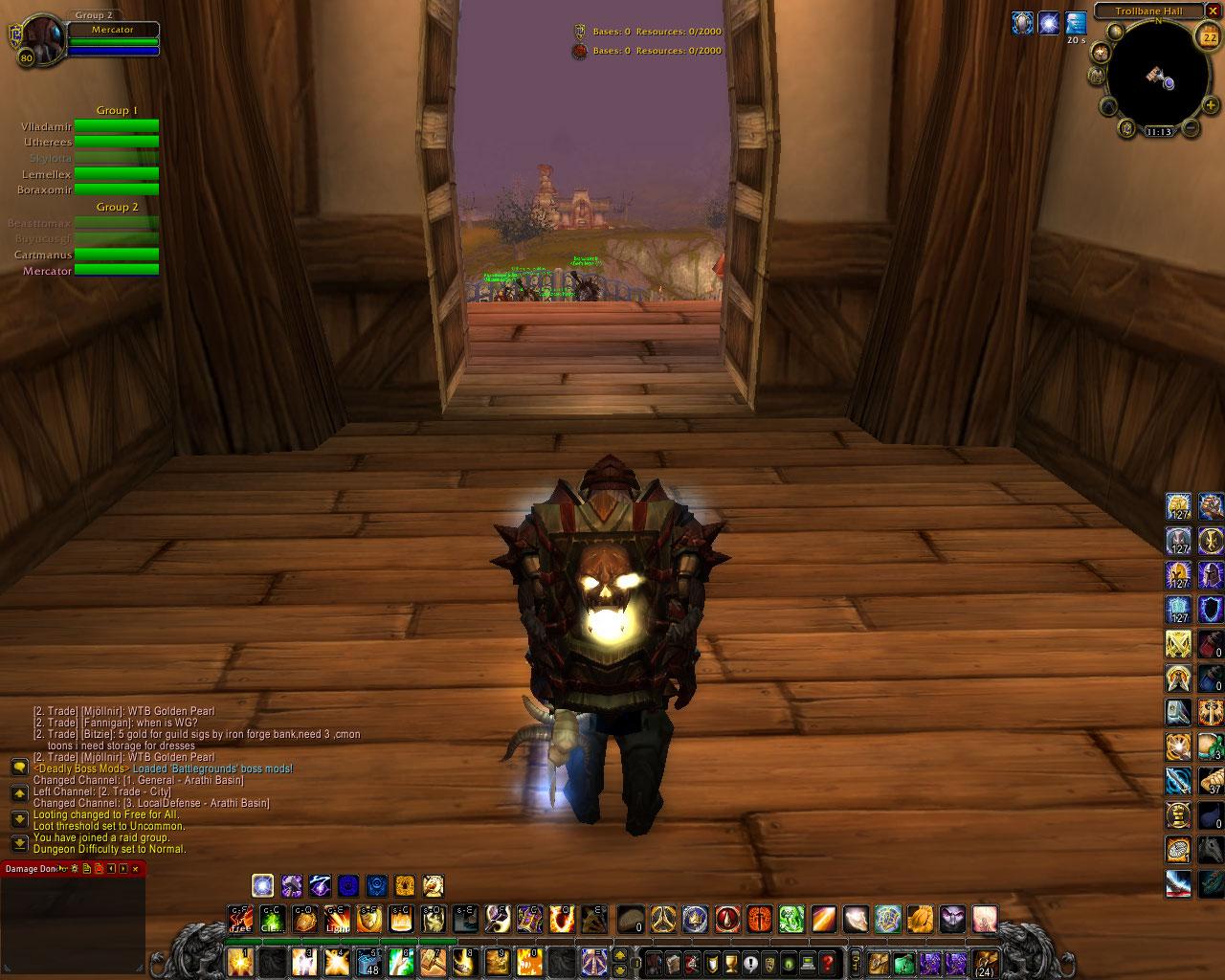Zoom out on the minimap

[x=1191, y=127]
